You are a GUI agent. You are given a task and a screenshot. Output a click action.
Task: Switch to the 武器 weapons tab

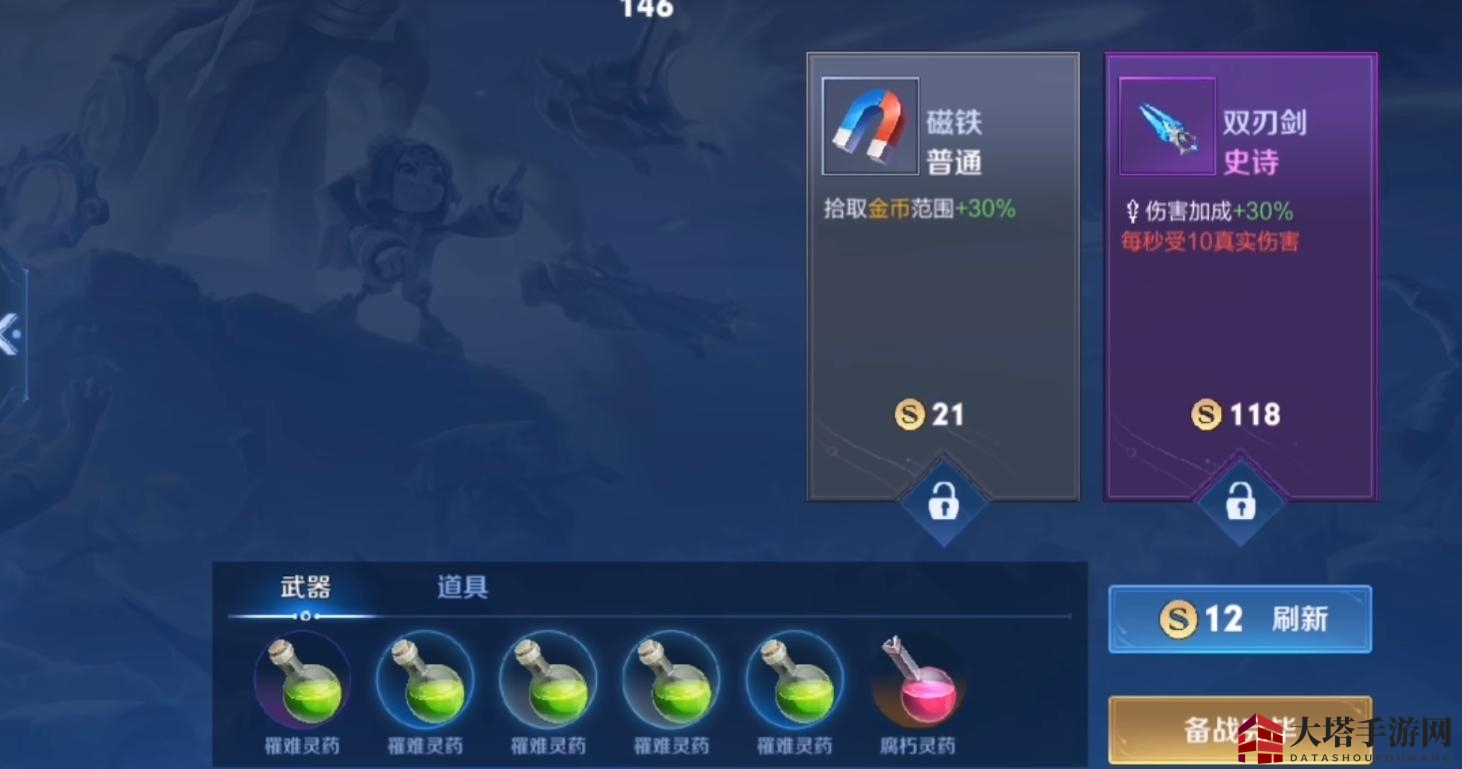[x=305, y=588]
